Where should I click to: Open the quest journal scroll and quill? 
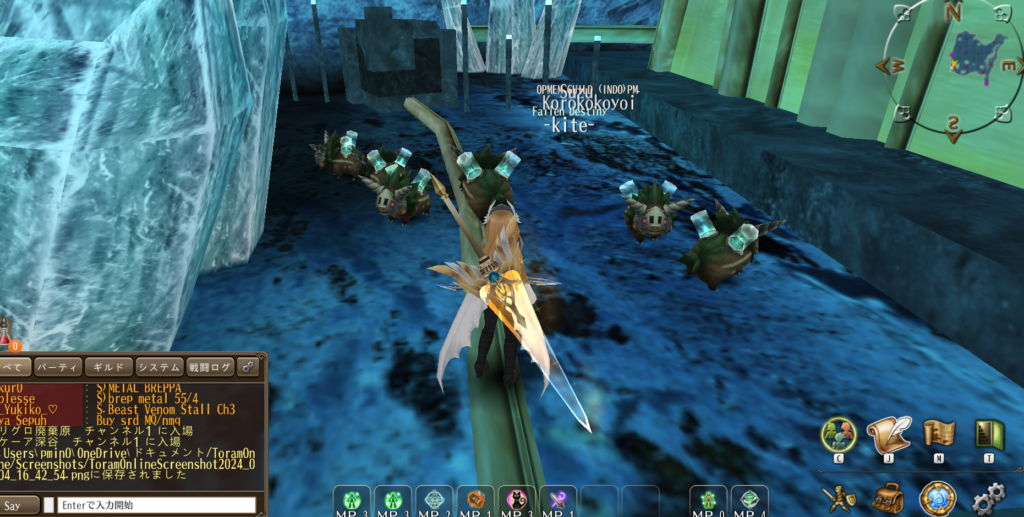tap(888, 434)
